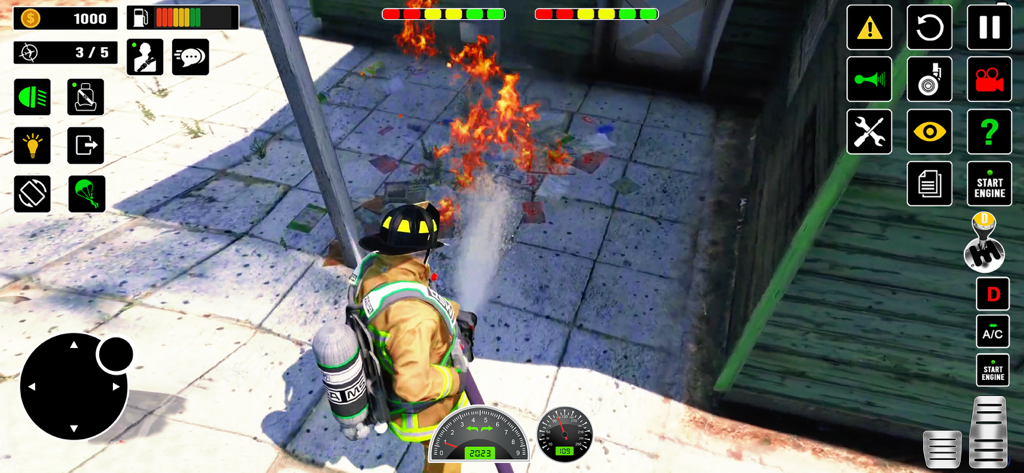Open help with the green question mark
The width and height of the screenshot is (1024, 473).
pyautogui.click(x=989, y=132)
